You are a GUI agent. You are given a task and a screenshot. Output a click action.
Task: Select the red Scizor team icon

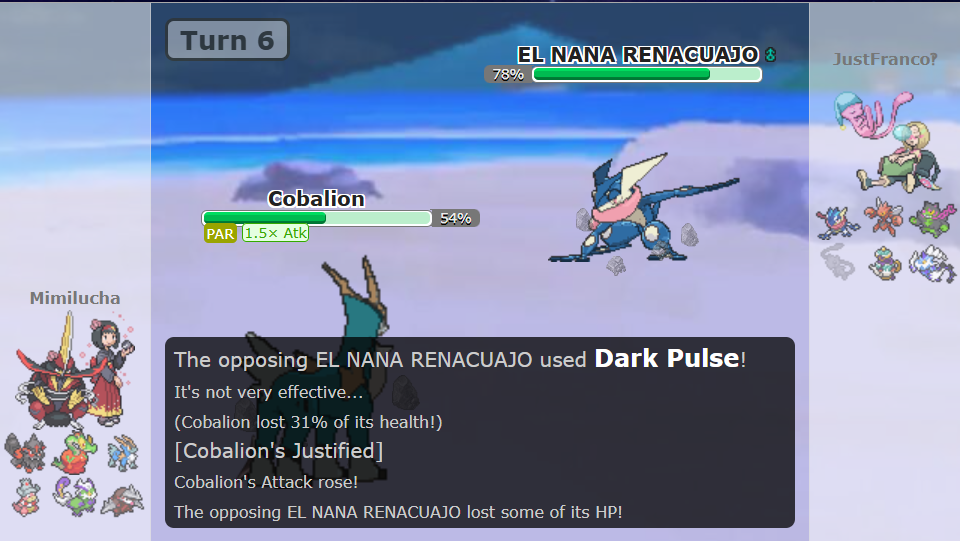click(884, 219)
